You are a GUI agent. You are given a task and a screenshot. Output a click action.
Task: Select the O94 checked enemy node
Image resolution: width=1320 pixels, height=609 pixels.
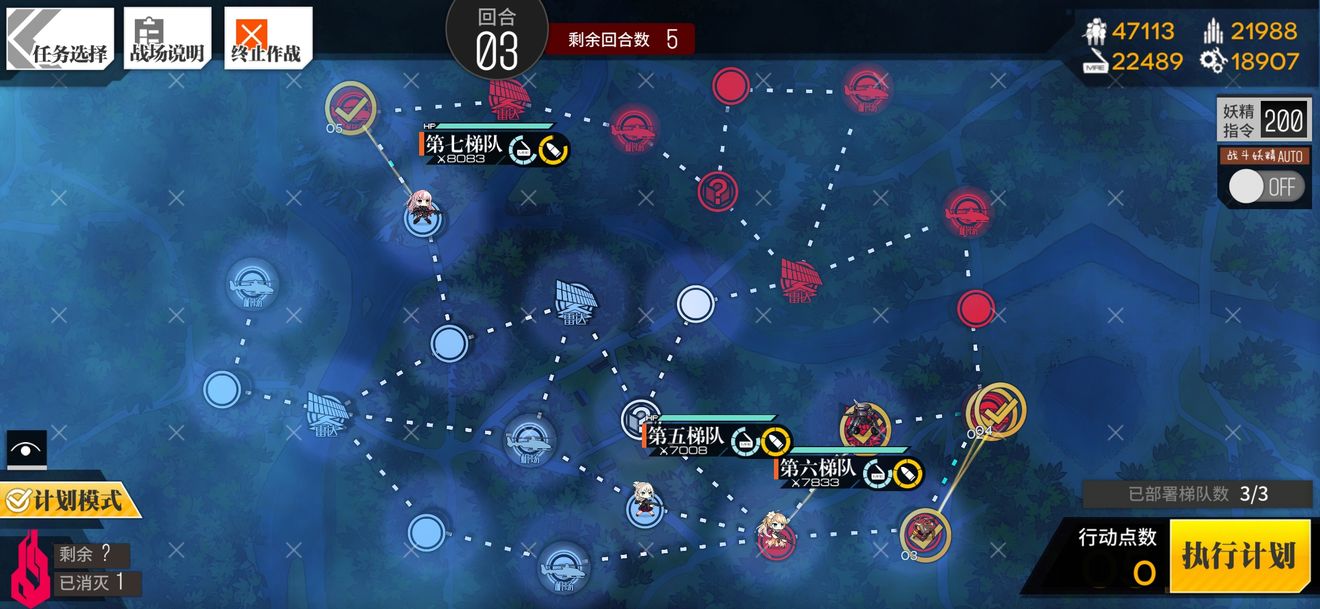click(x=996, y=410)
